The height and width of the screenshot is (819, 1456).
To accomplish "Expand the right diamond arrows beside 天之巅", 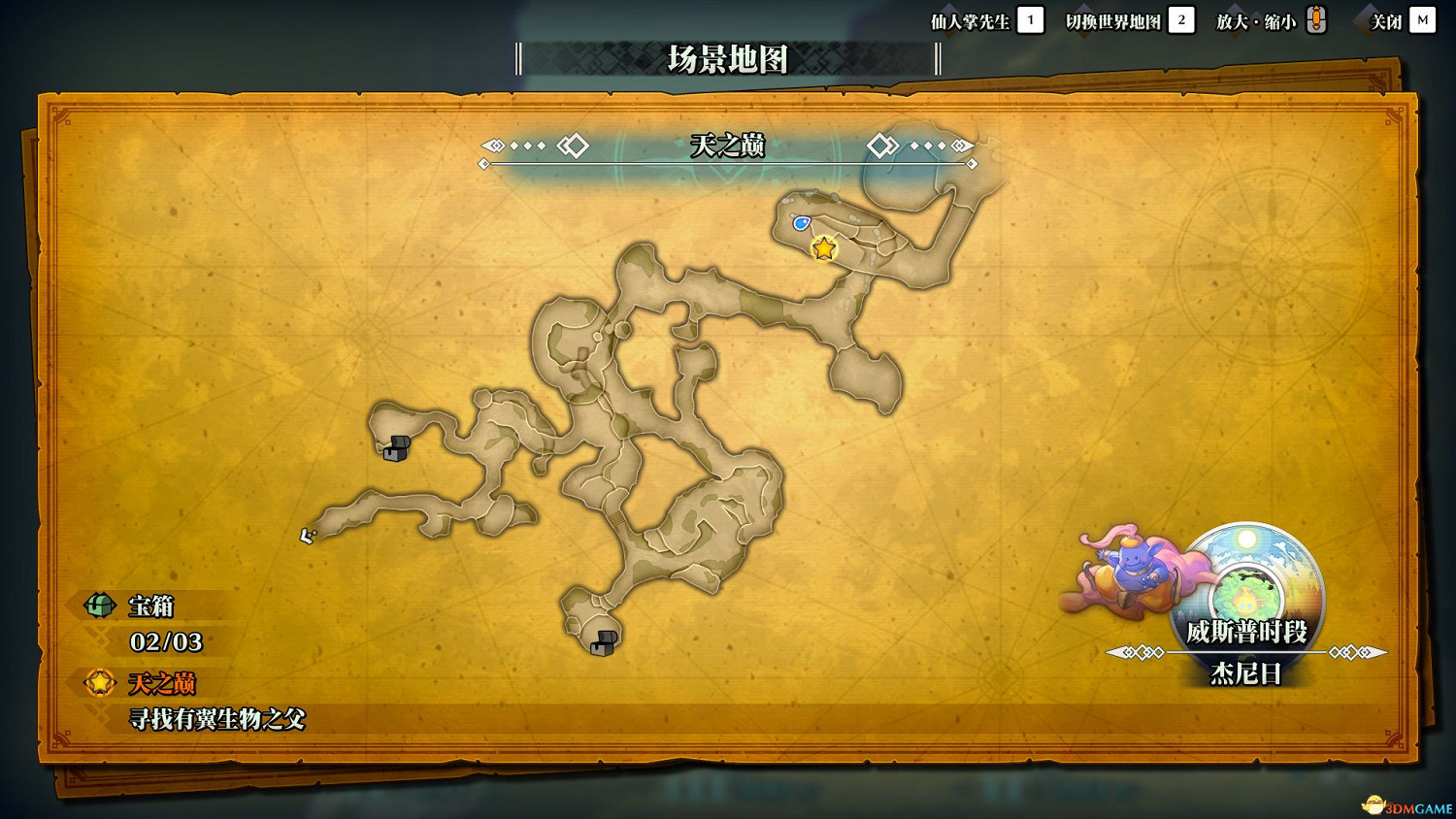I will 920,146.
